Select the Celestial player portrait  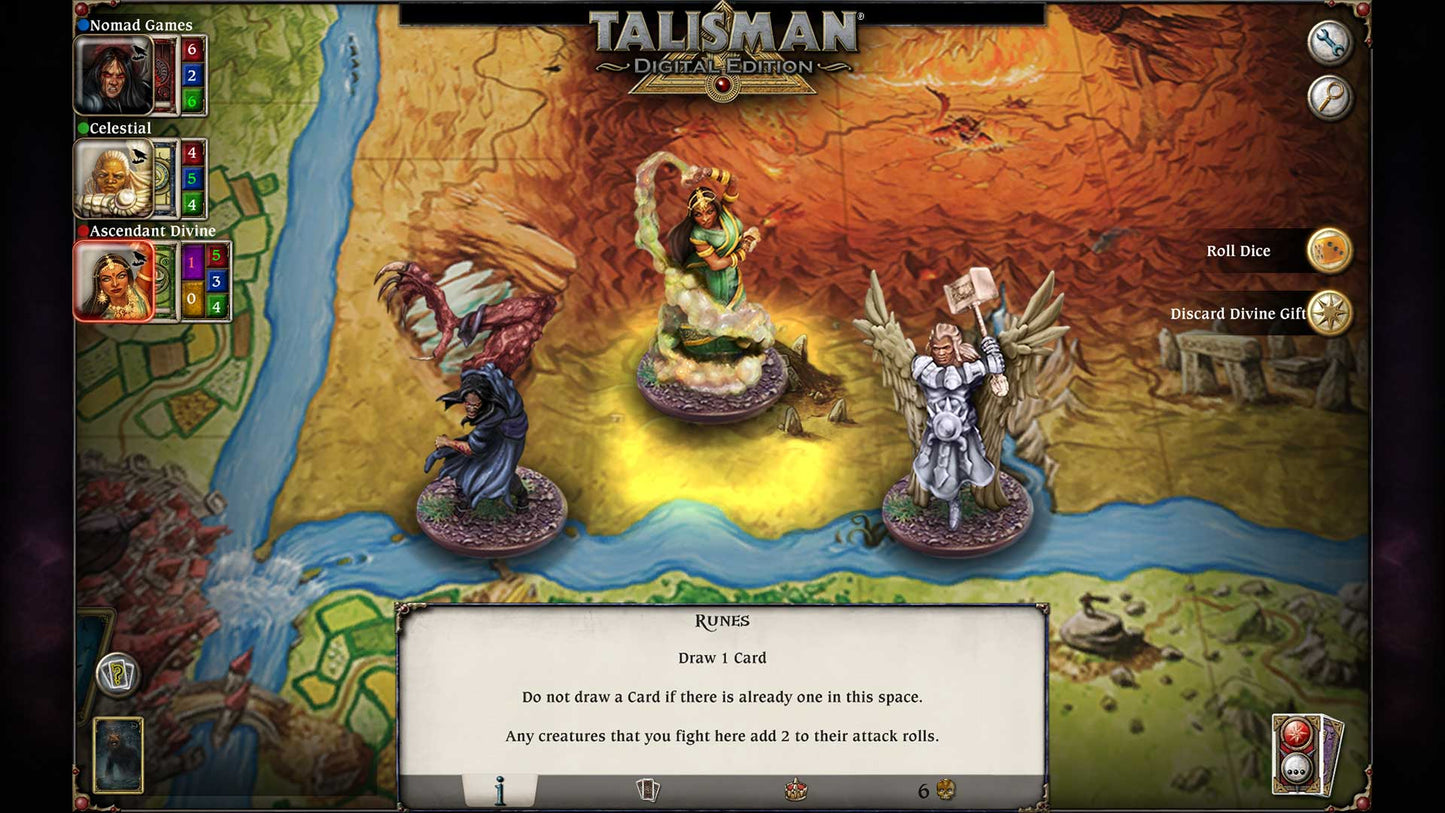(x=108, y=180)
